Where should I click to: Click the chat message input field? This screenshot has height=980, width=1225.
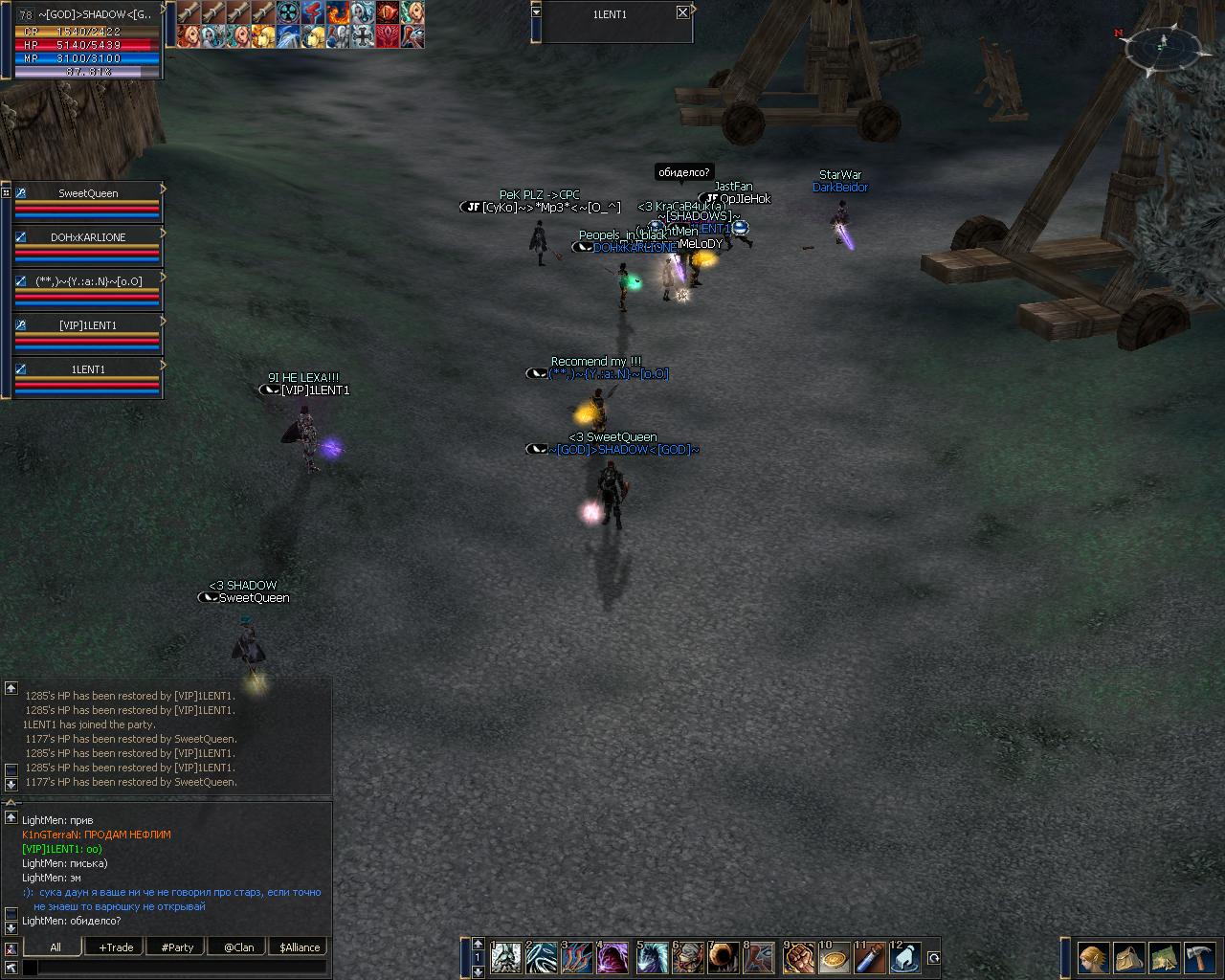tap(182, 968)
